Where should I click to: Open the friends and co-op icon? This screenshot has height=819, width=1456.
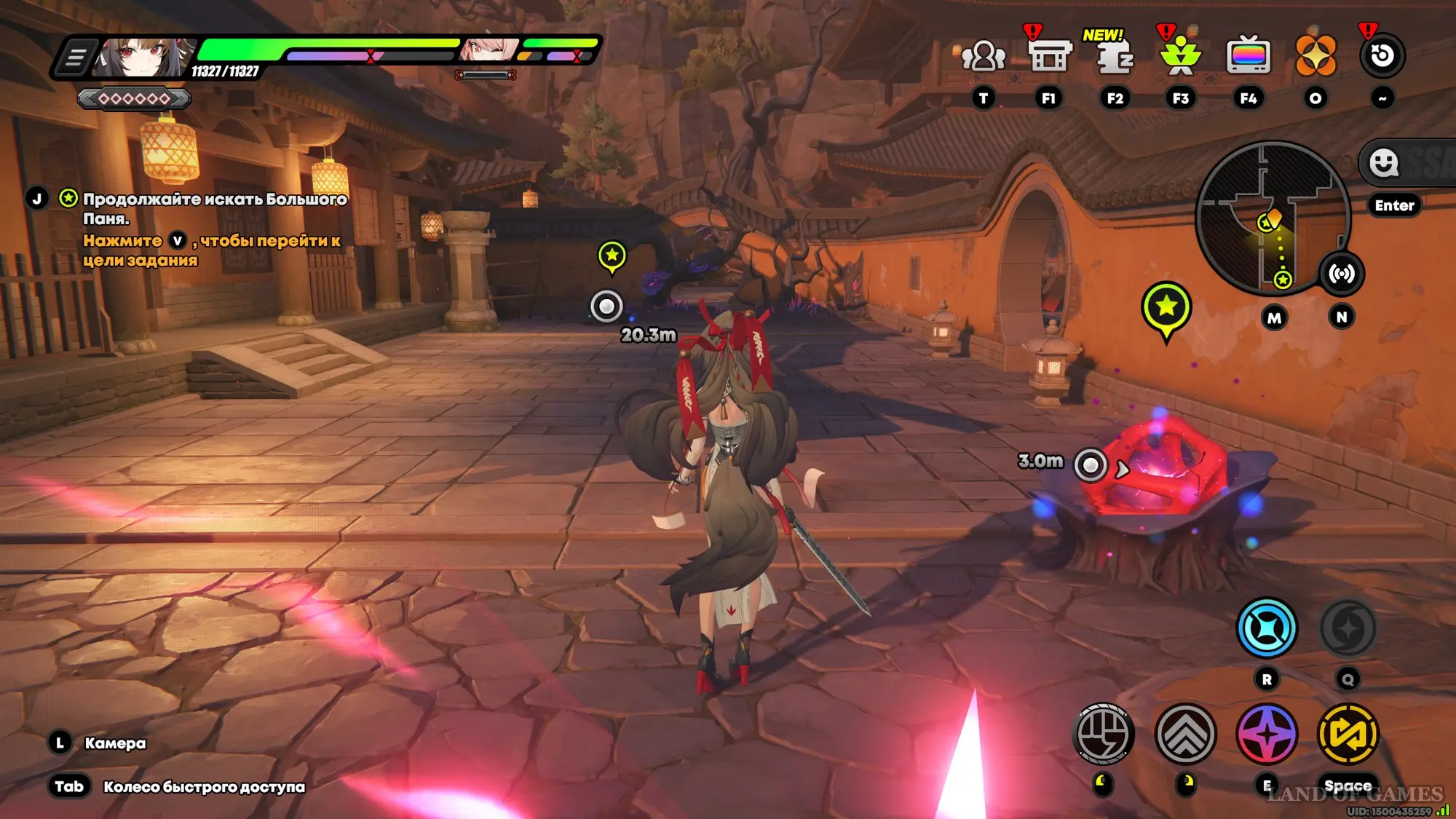point(984,55)
